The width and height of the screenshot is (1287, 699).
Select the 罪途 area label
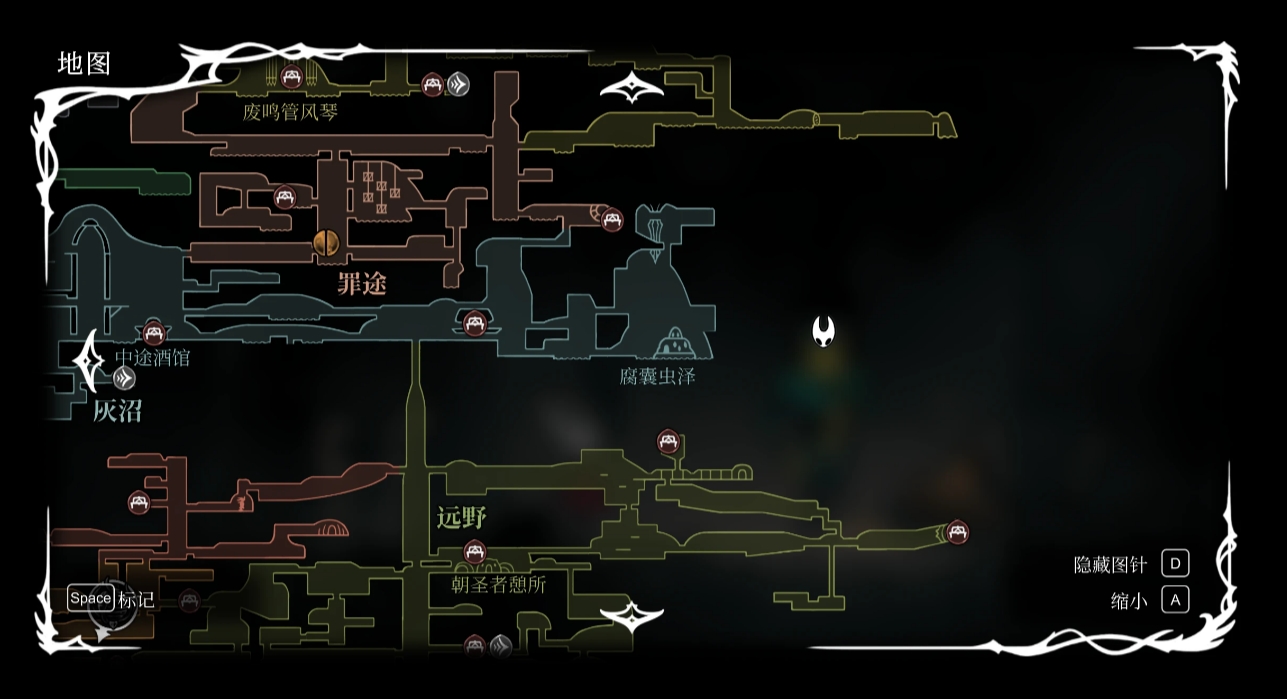pyautogui.click(x=361, y=284)
